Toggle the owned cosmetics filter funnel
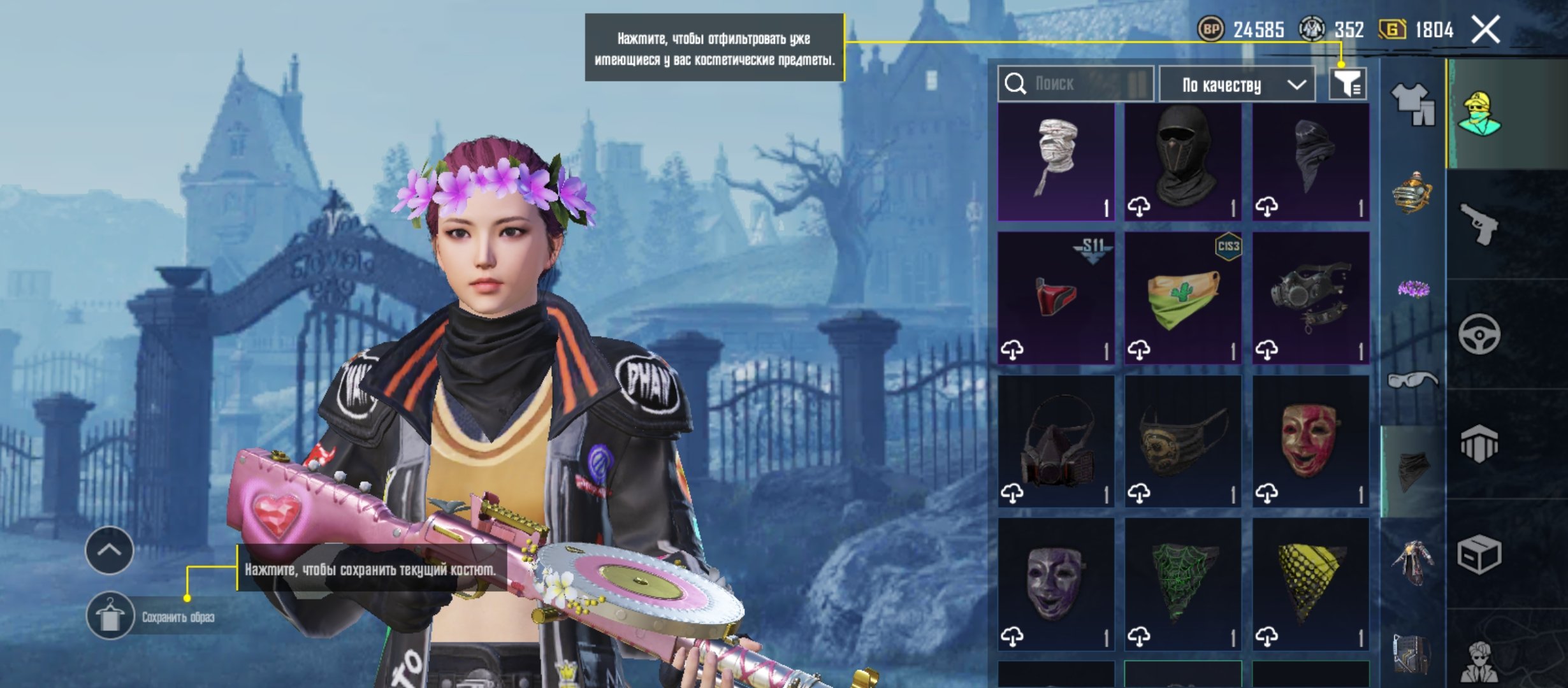 tap(1347, 83)
